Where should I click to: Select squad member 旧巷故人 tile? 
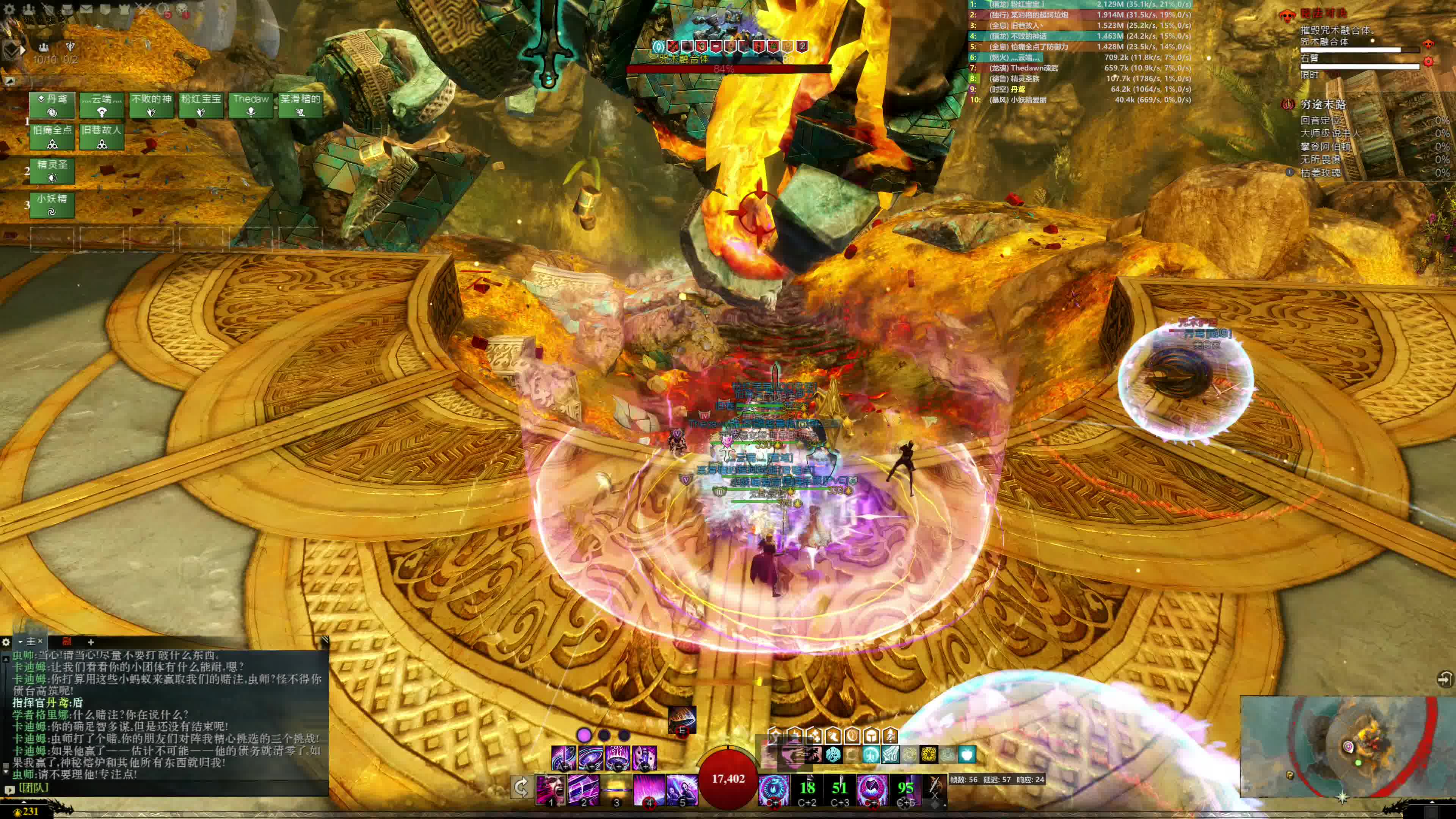pos(102,136)
